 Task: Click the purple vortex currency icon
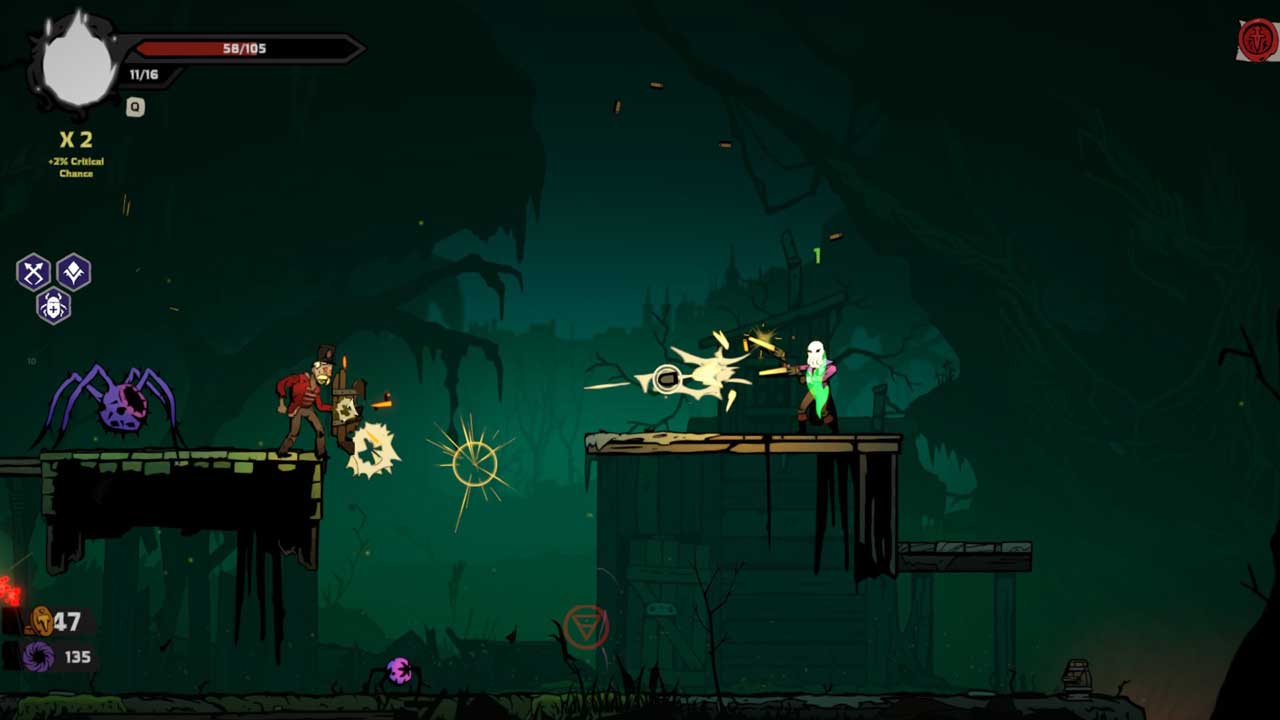[39, 657]
